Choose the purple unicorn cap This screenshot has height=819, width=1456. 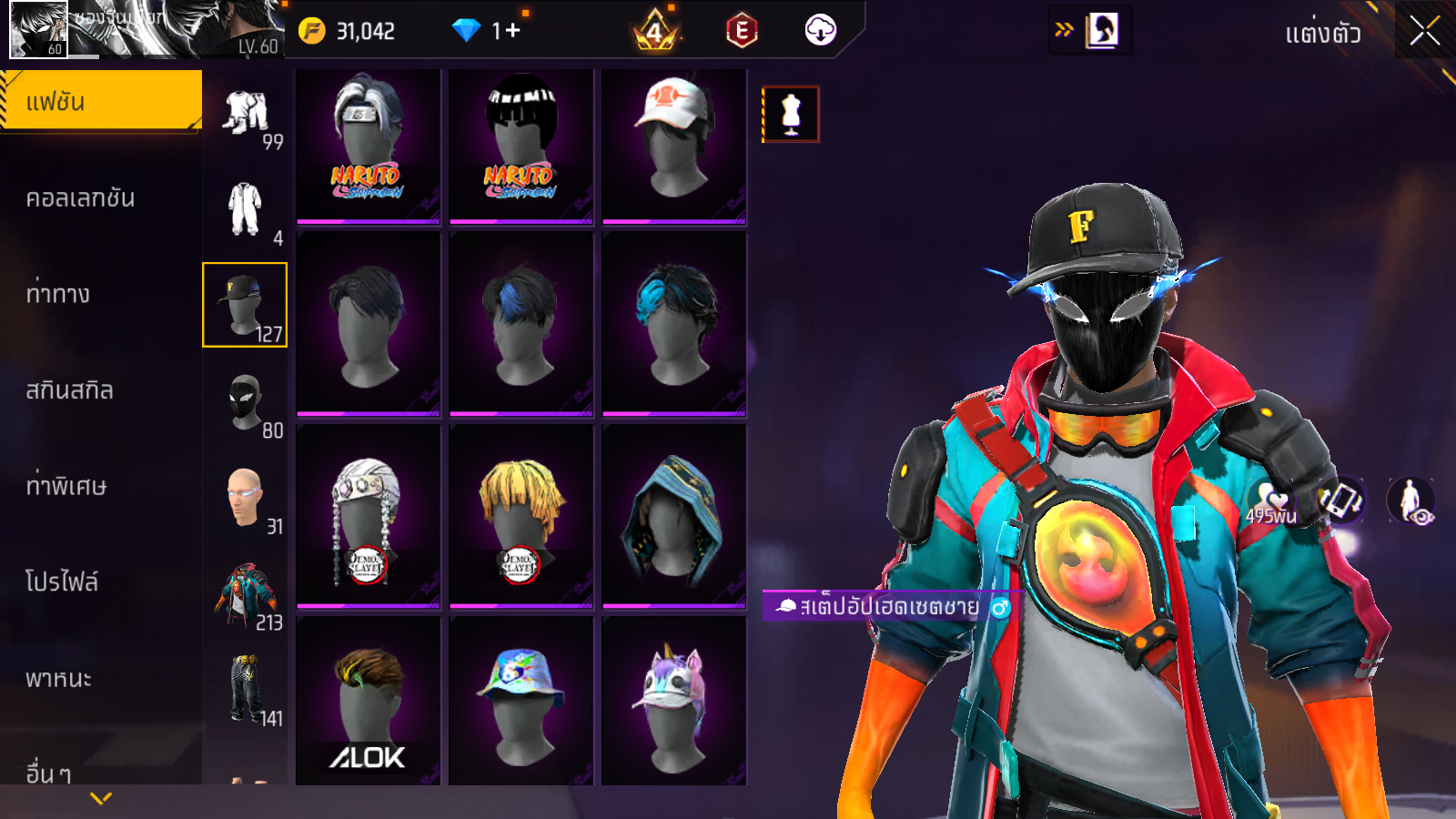[673, 701]
